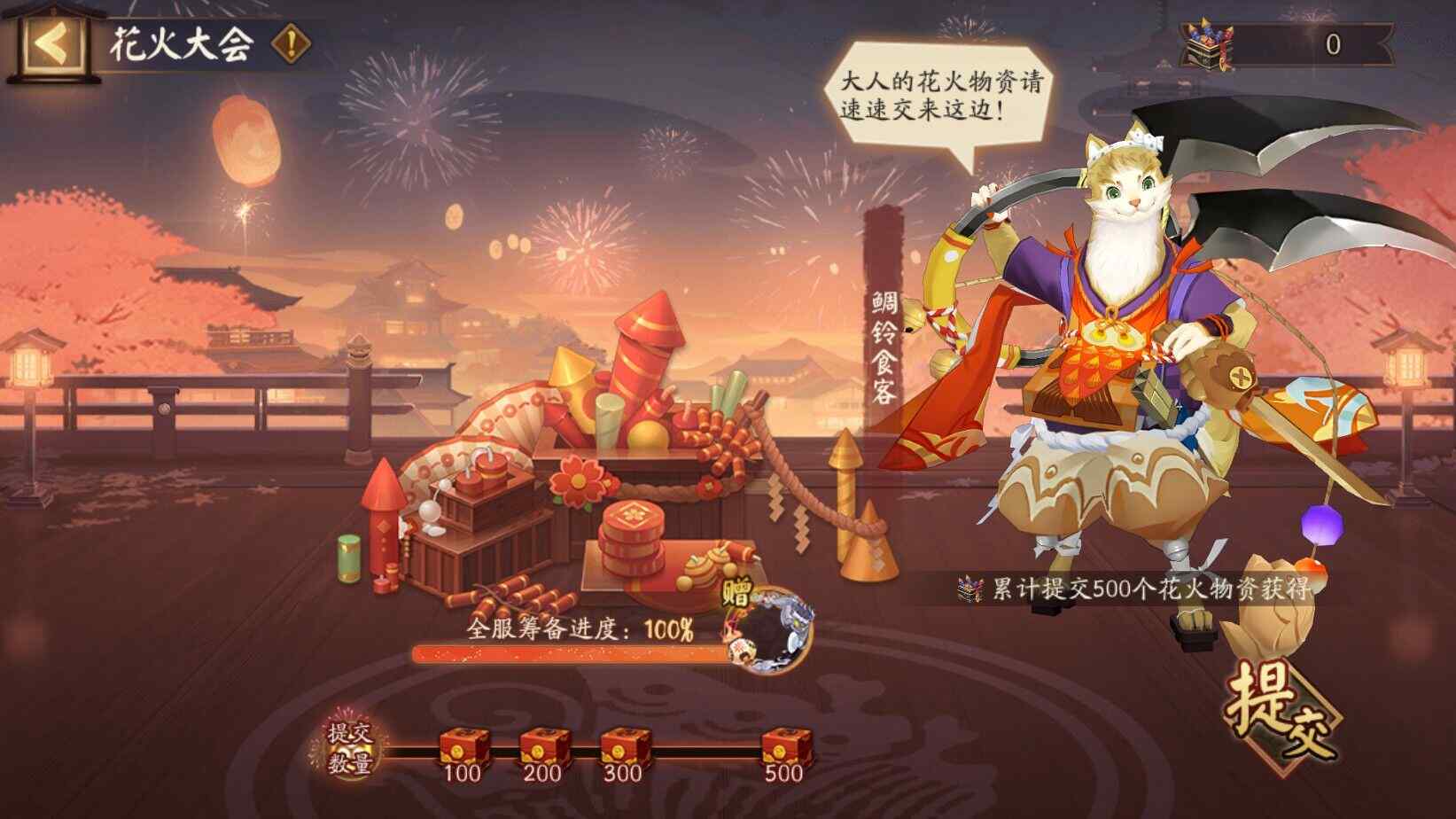Tap the 提交数量 firework marker on the track

[349, 749]
